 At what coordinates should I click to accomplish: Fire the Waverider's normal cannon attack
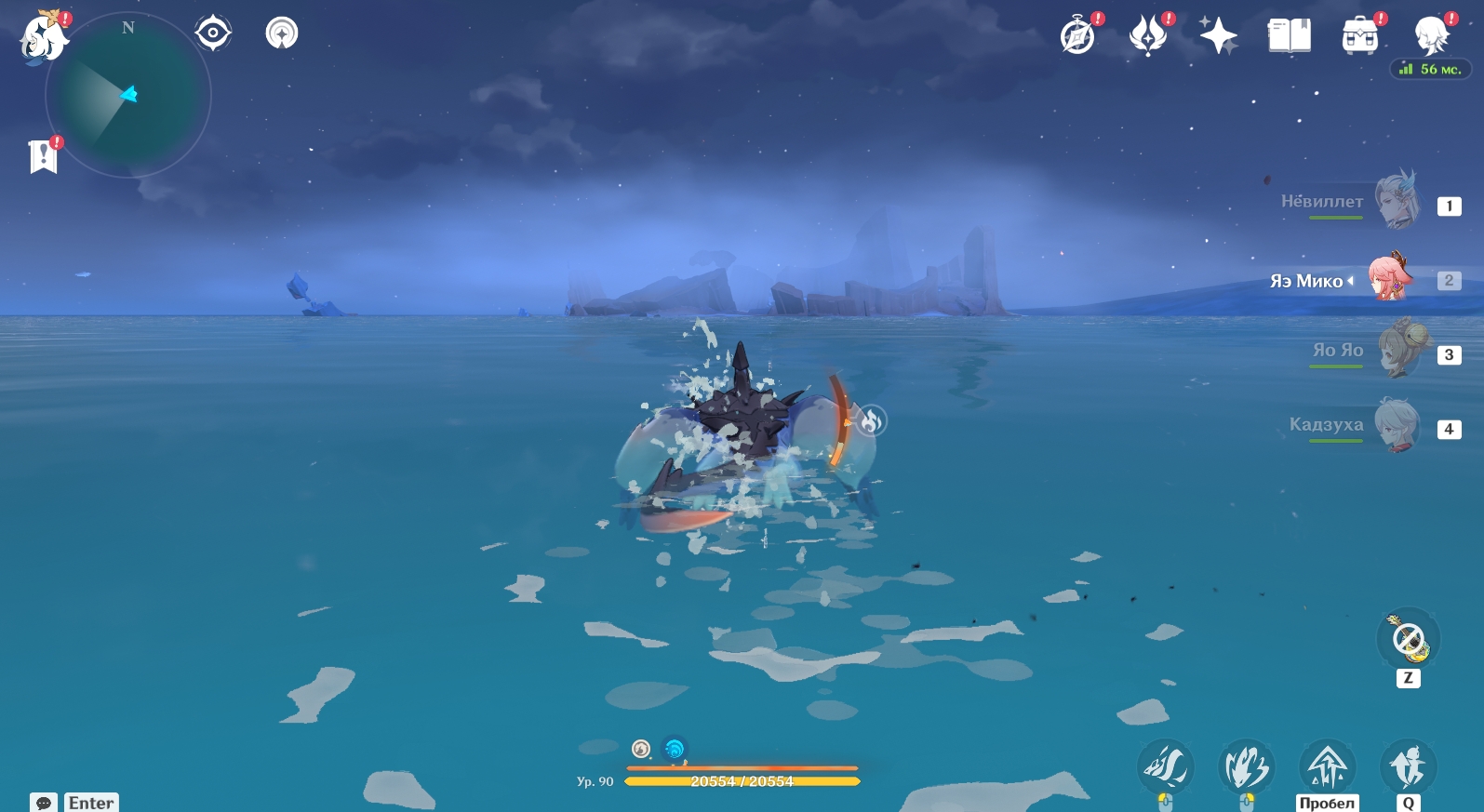1165,766
